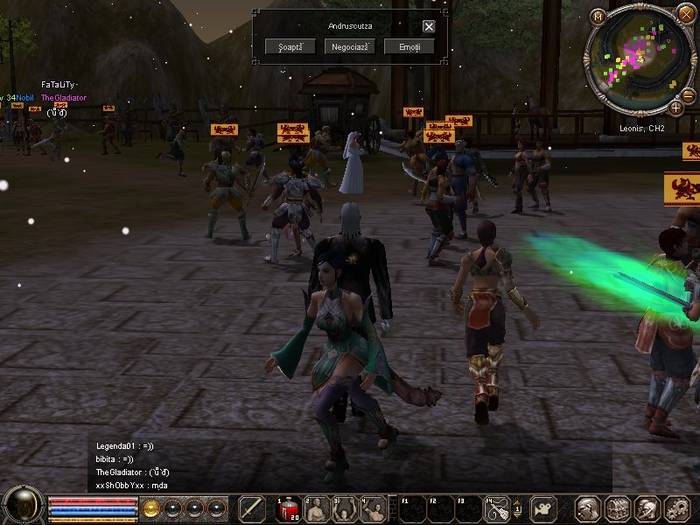
Task: Open trade with the Negociază button
Action: point(350,47)
